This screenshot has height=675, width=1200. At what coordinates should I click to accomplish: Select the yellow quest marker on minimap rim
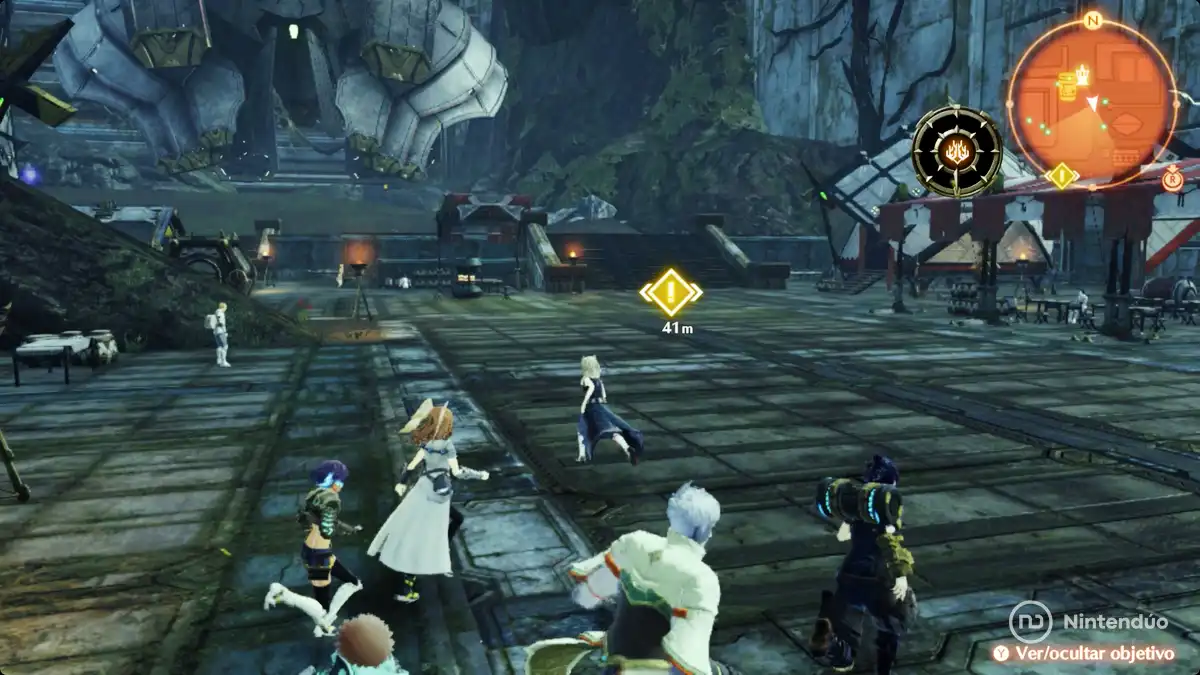point(1060,176)
